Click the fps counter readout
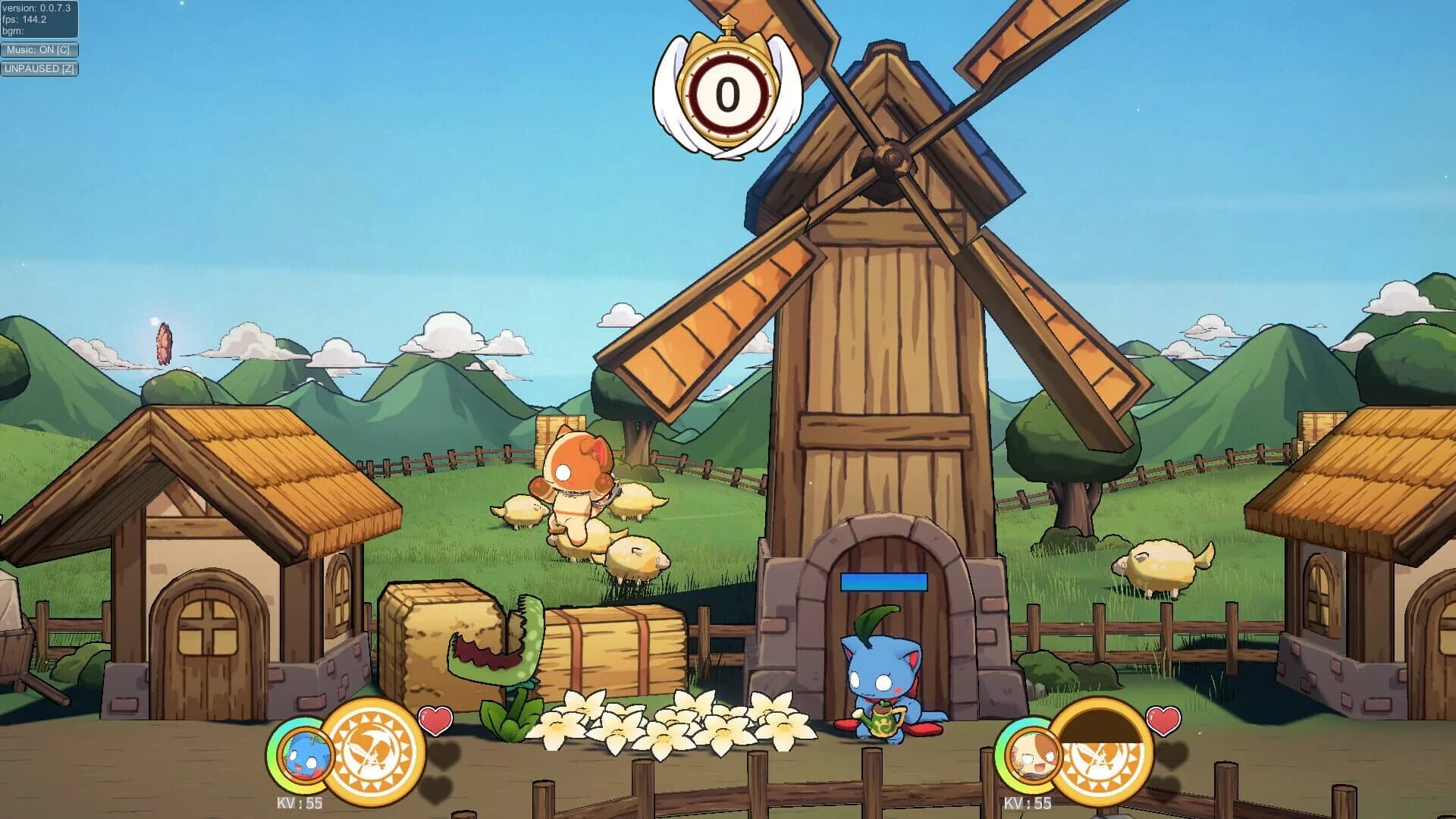Viewport: 1456px width, 819px height. click(25, 18)
